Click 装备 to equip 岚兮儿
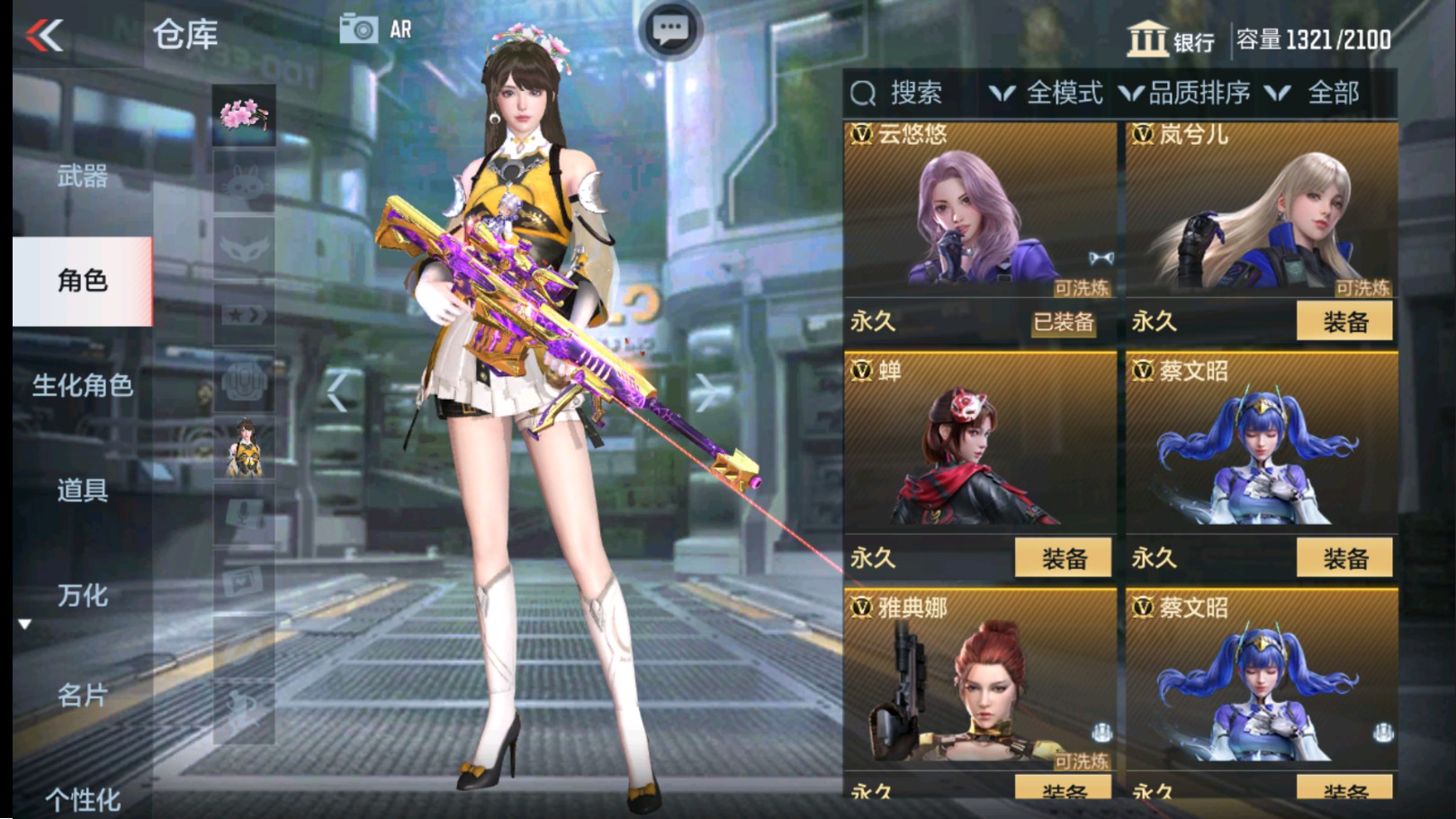This screenshot has height=819, width=1456. (x=1345, y=322)
